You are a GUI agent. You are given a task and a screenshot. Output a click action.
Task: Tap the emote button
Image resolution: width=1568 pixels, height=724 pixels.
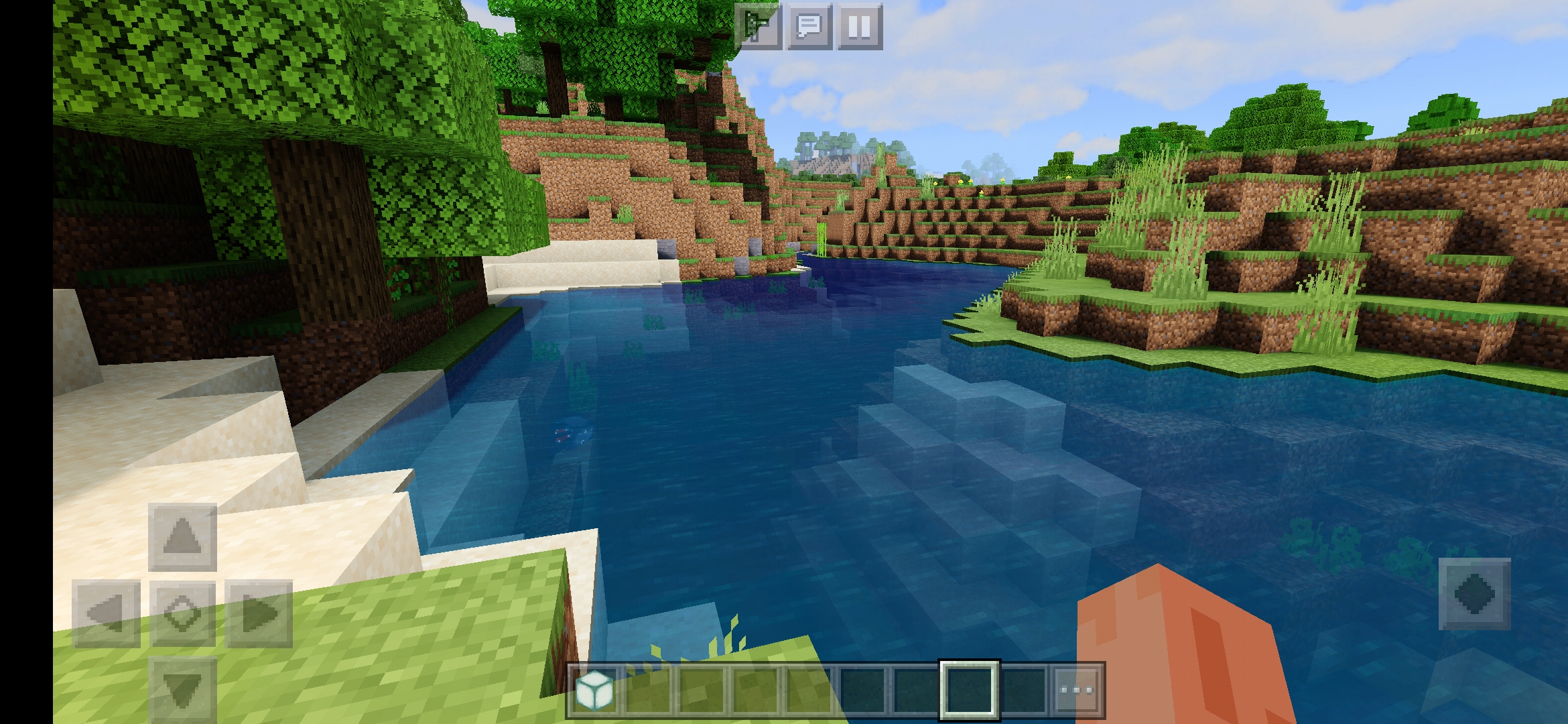(758, 27)
